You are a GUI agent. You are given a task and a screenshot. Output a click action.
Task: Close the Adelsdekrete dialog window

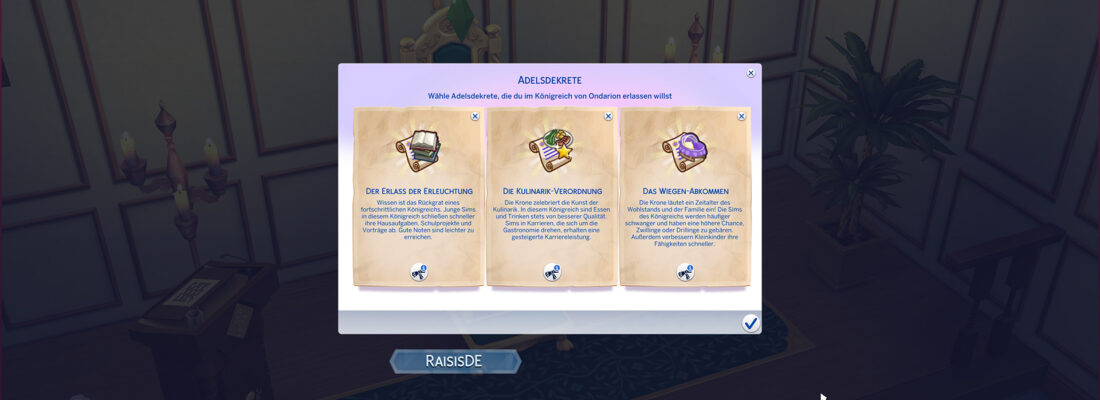point(751,73)
